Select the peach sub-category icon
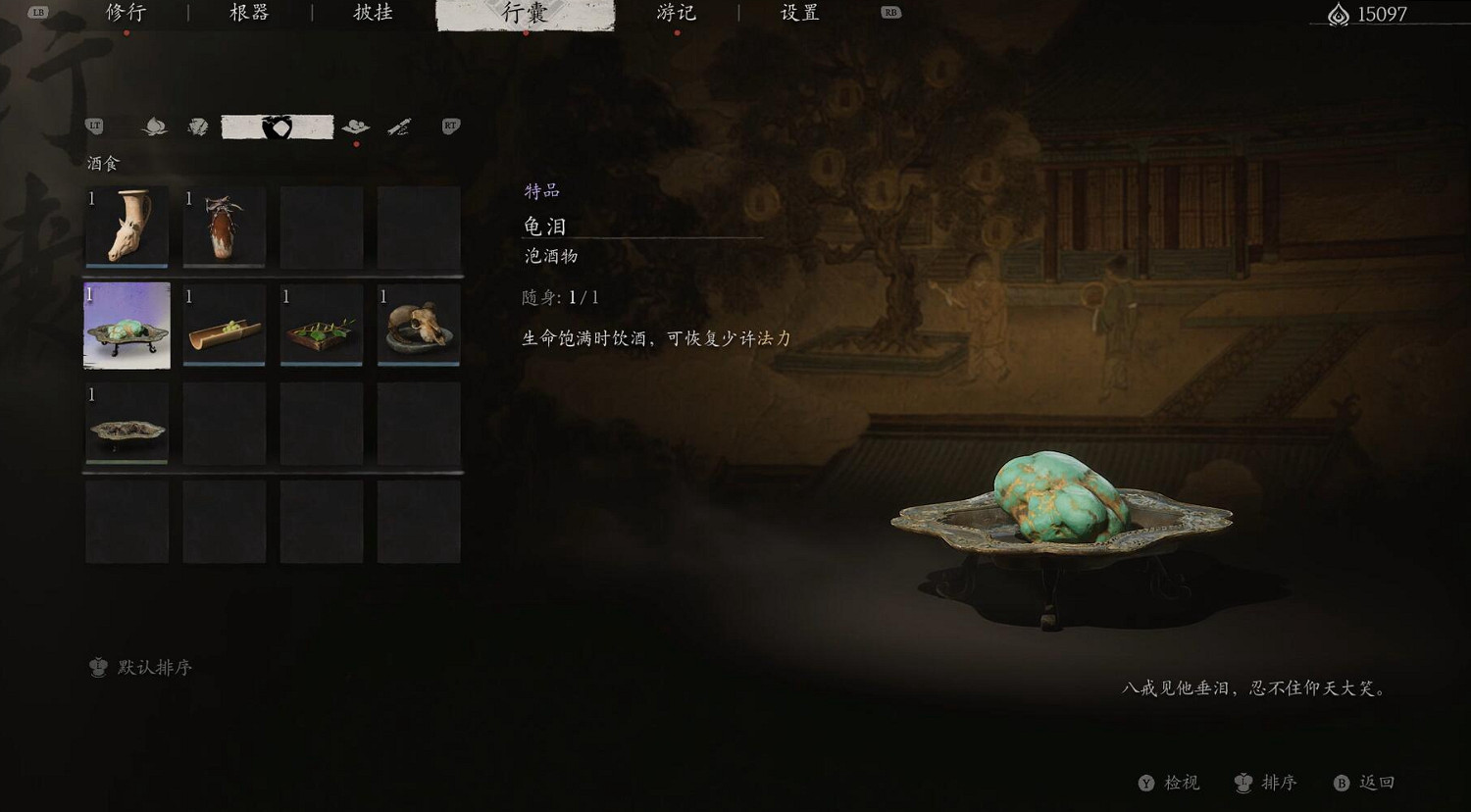The image size is (1471, 812). (x=152, y=127)
